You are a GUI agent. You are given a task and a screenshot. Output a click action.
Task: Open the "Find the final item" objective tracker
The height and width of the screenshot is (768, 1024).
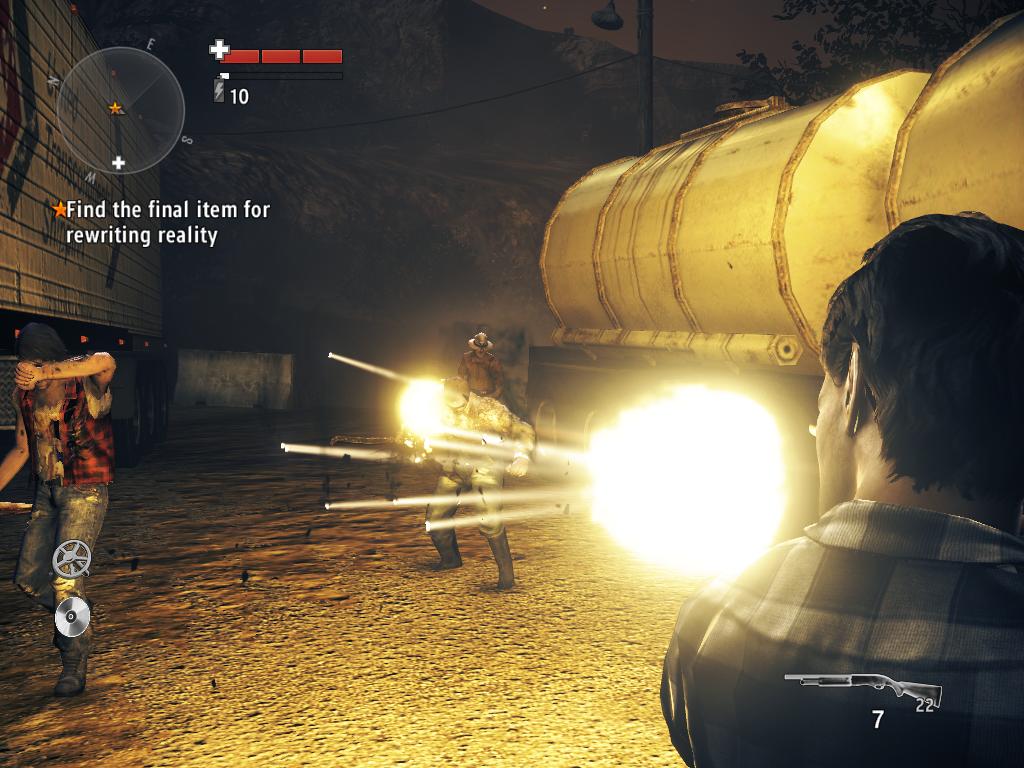point(162,222)
